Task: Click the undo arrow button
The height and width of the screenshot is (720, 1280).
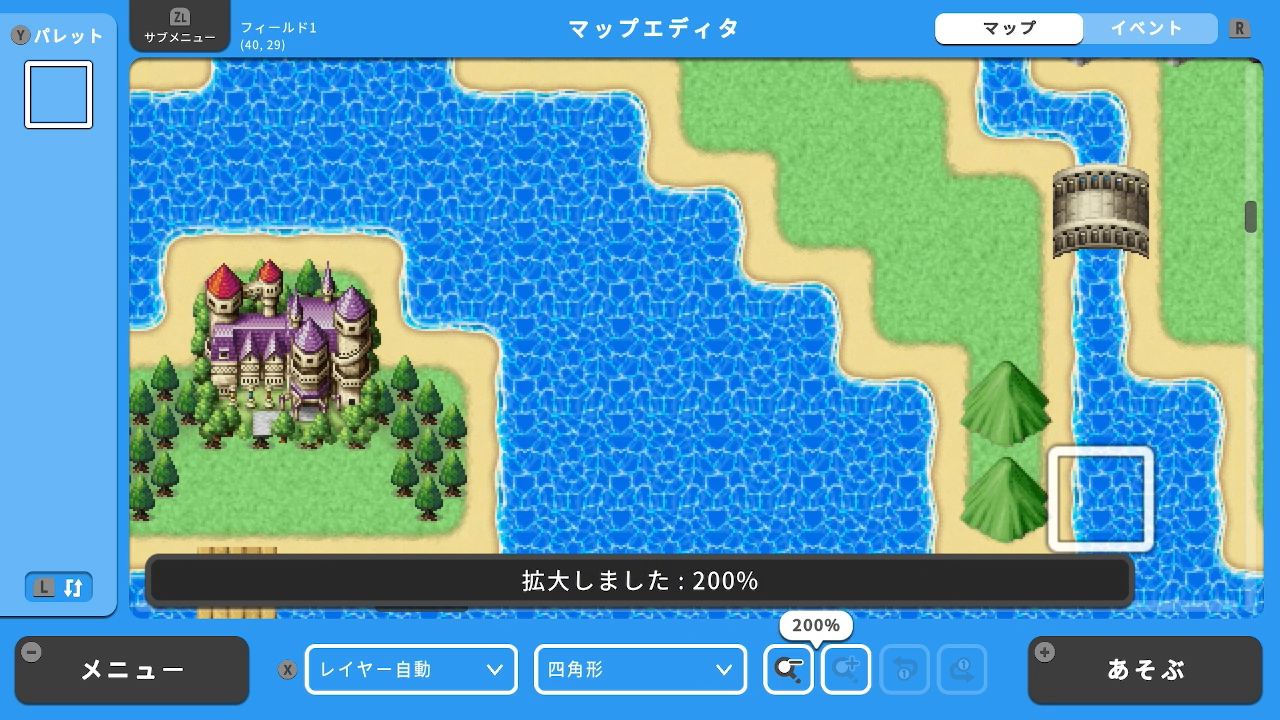Action: [x=904, y=670]
